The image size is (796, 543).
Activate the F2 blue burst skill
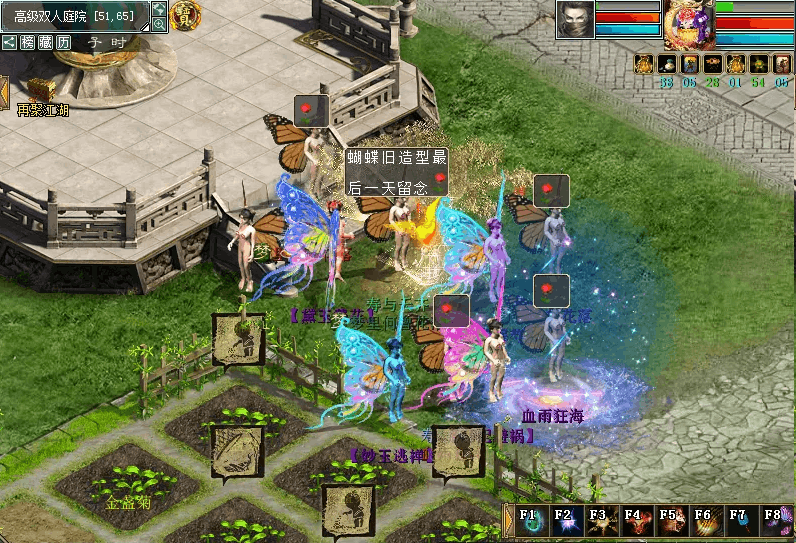point(565,523)
